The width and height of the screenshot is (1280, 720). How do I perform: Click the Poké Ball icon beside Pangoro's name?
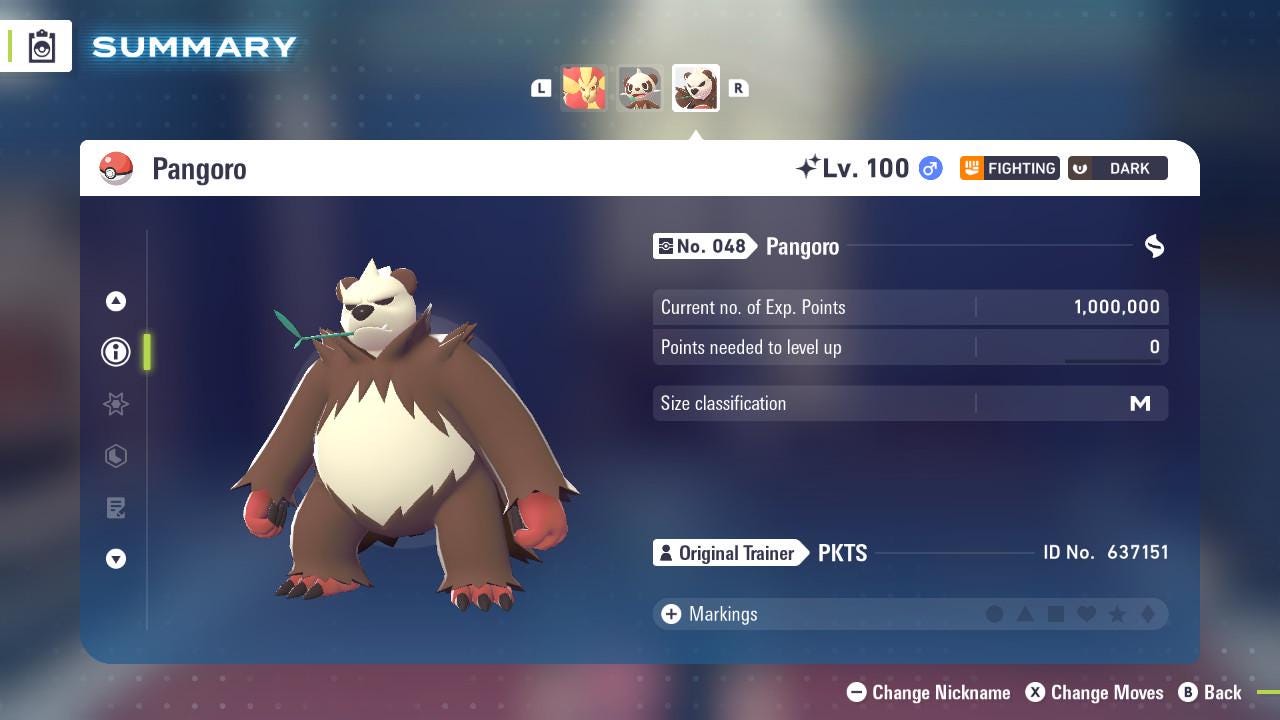click(115, 168)
